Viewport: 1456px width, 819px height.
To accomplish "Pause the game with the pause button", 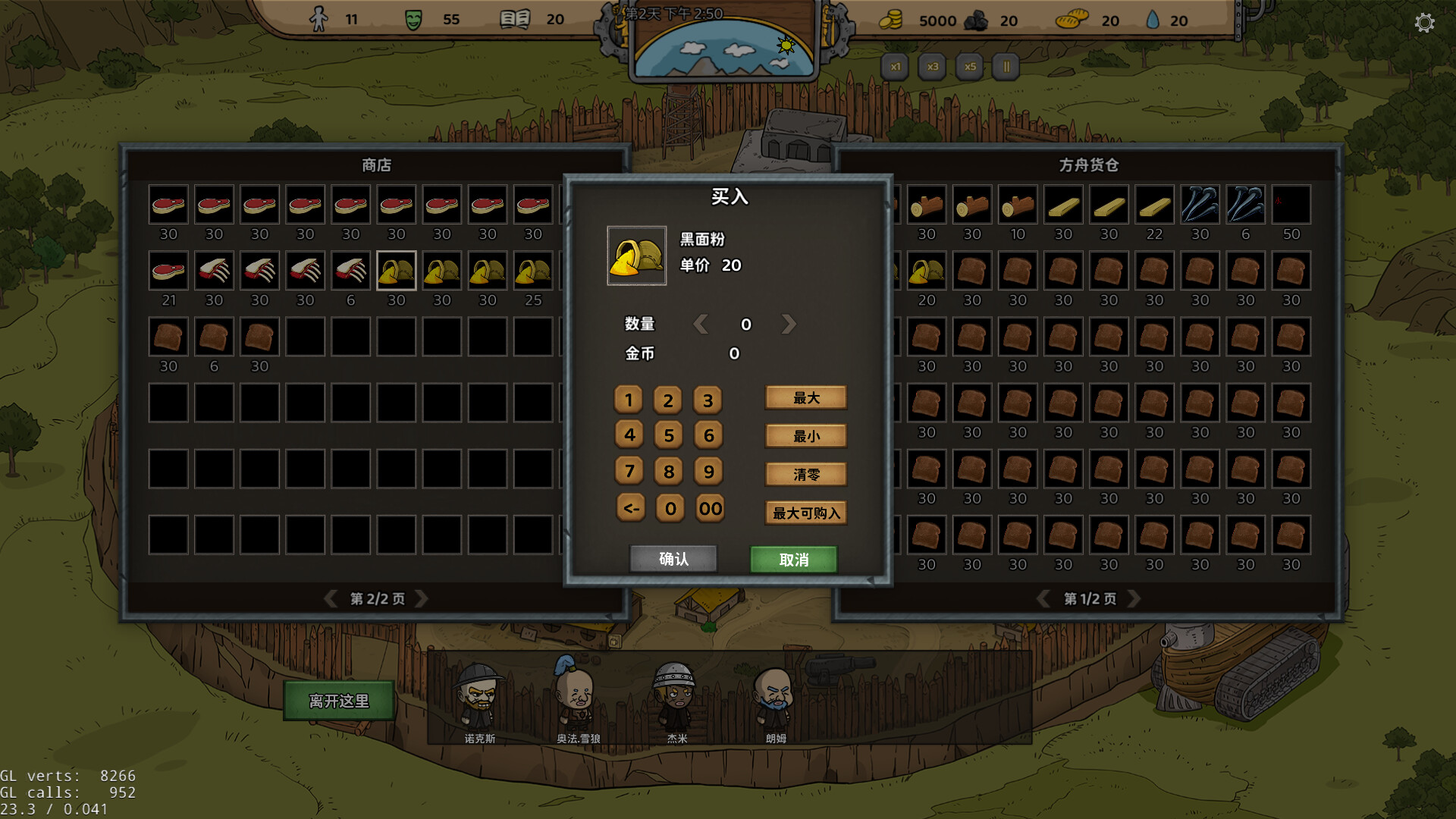I will click(x=1006, y=67).
